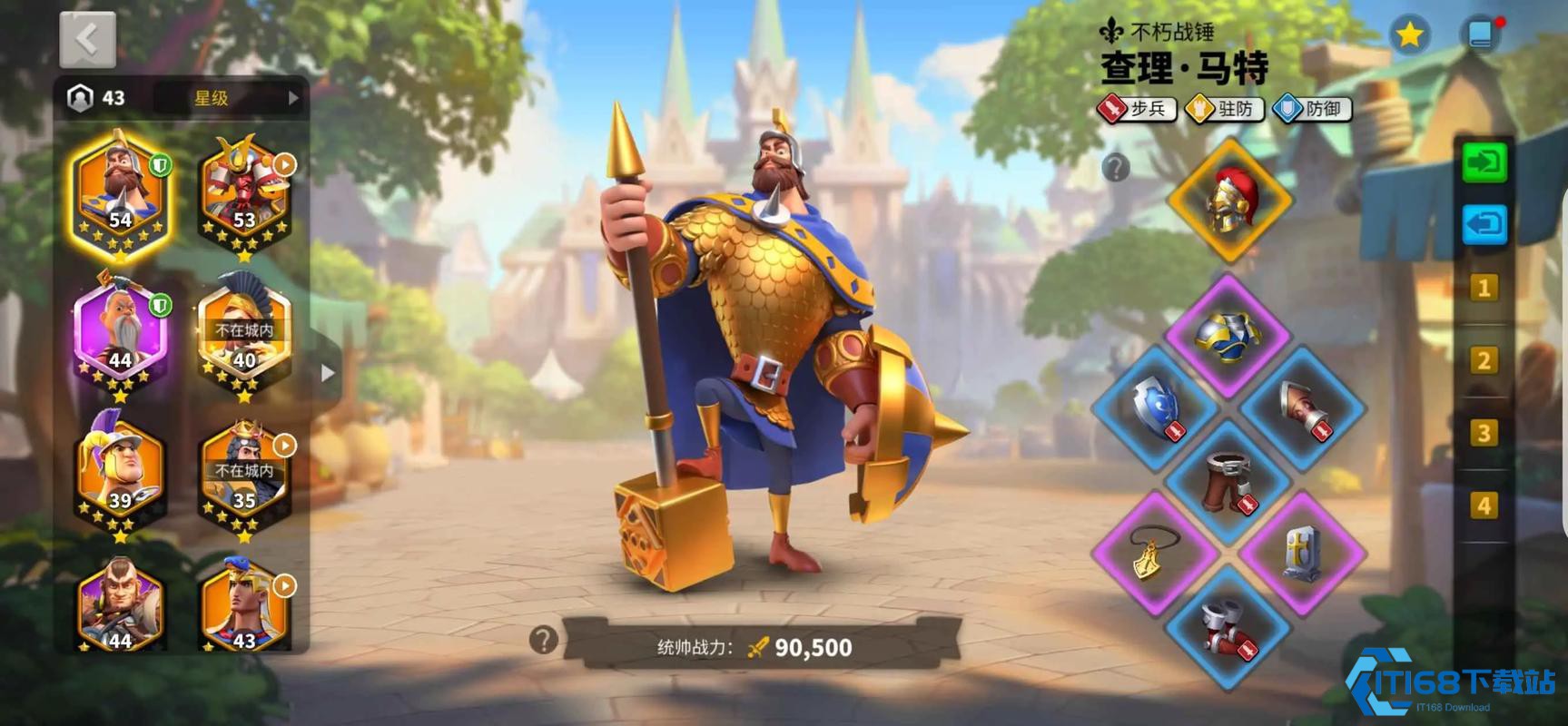This screenshot has width=1568, height=726.
Task: Open the equipped red-plumed helmet slot
Action: pos(1230,198)
